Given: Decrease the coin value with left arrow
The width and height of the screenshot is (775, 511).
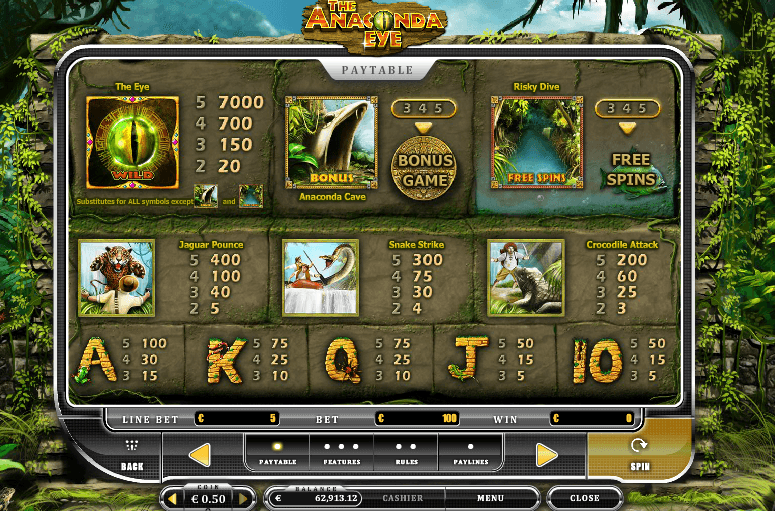Looking at the screenshot, I should (x=171, y=498).
